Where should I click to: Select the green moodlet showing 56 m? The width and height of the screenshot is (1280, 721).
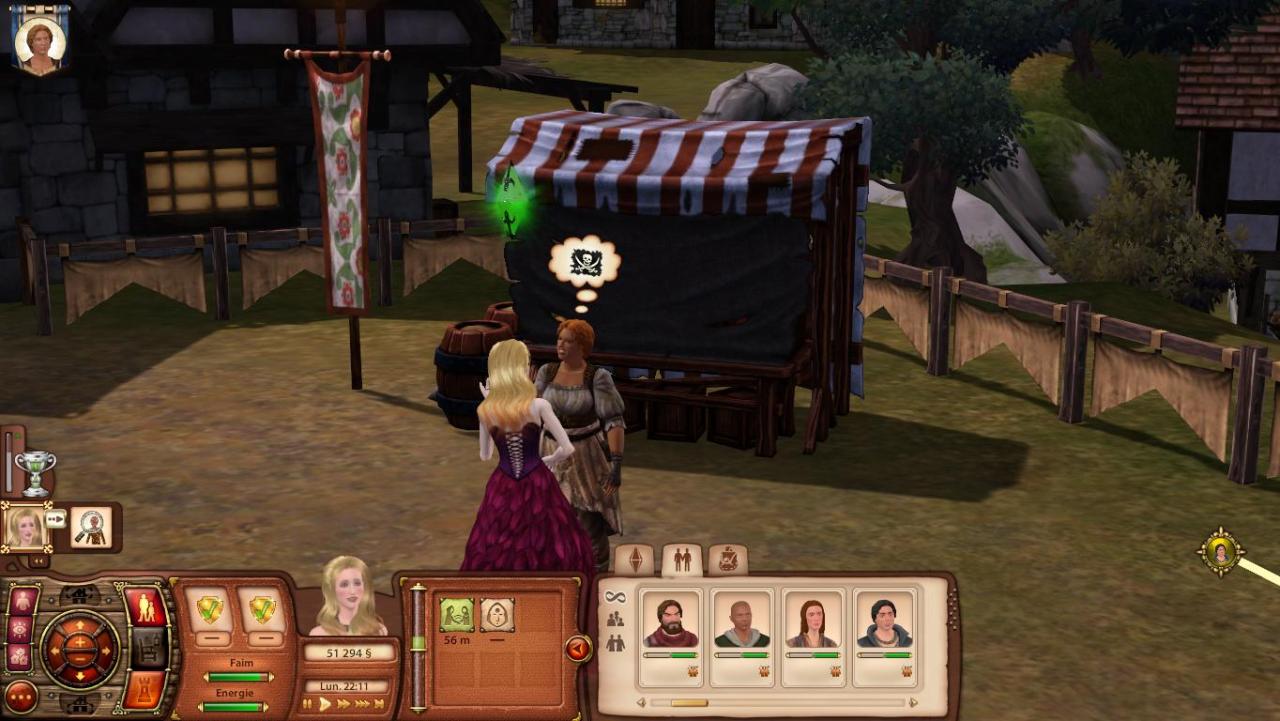click(457, 615)
